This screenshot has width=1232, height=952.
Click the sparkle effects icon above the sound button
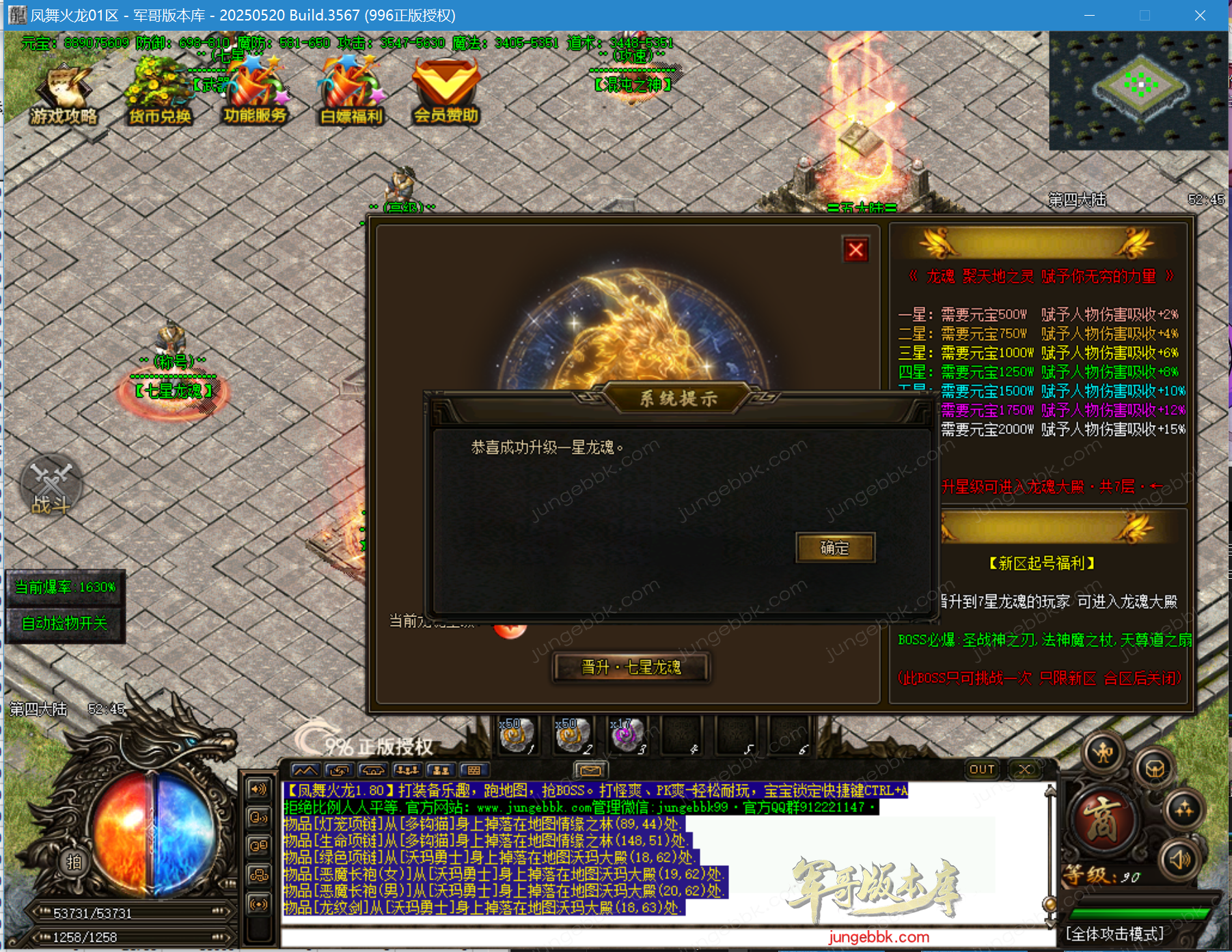click(1184, 811)
